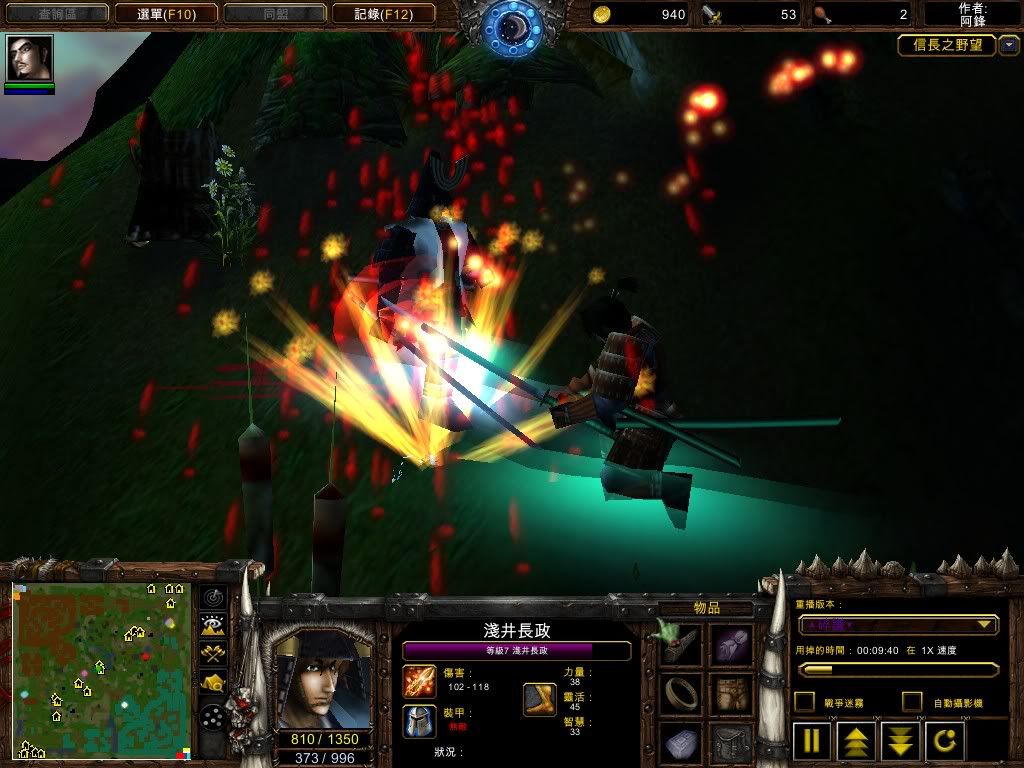This screenshot has height=768, width=1024.
Task: Select the hero icon at top left
Action: [x=29, y=59]
